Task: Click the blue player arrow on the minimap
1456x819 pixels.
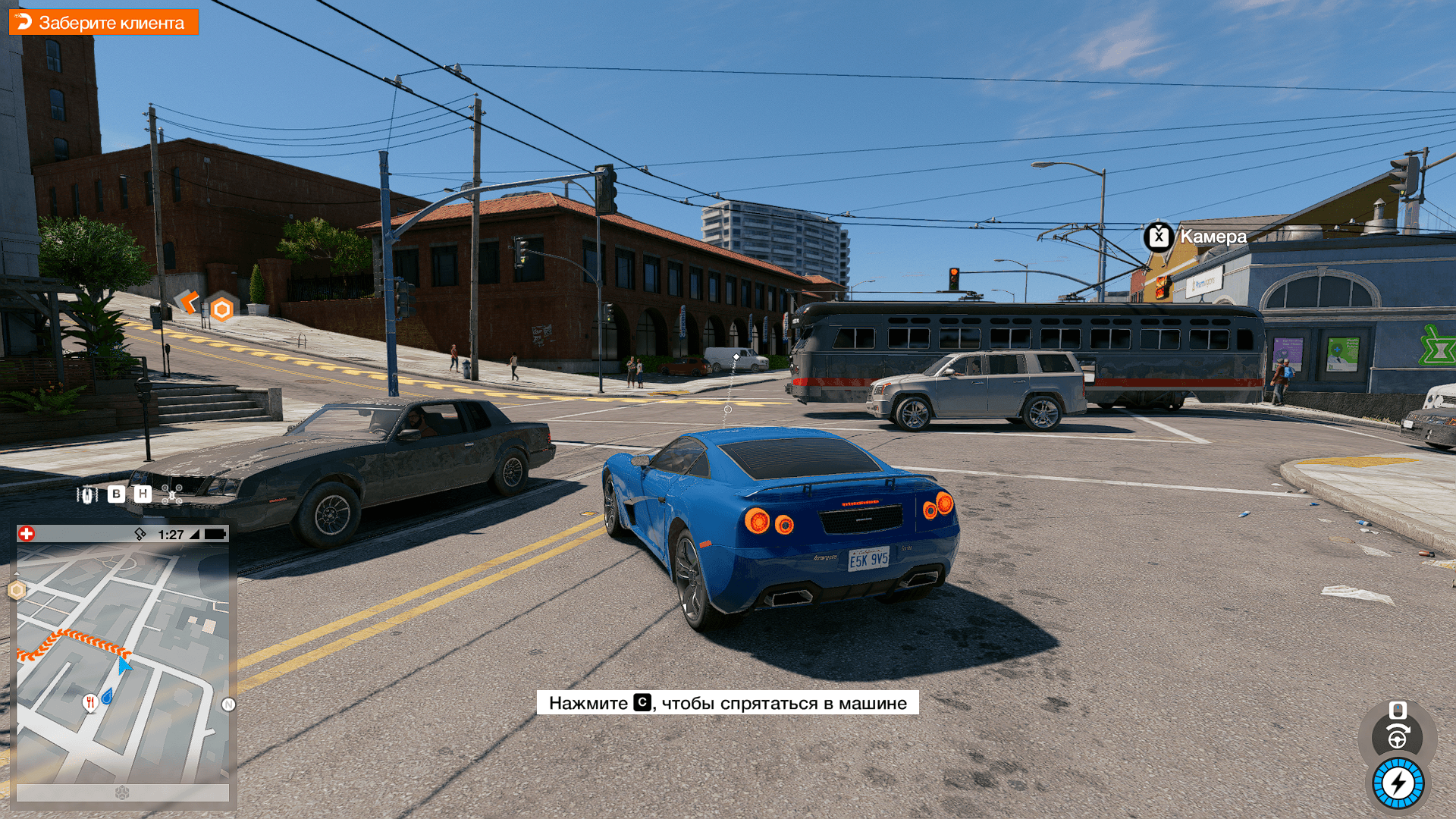Action: pyautogui.click(x=124, y=665)
